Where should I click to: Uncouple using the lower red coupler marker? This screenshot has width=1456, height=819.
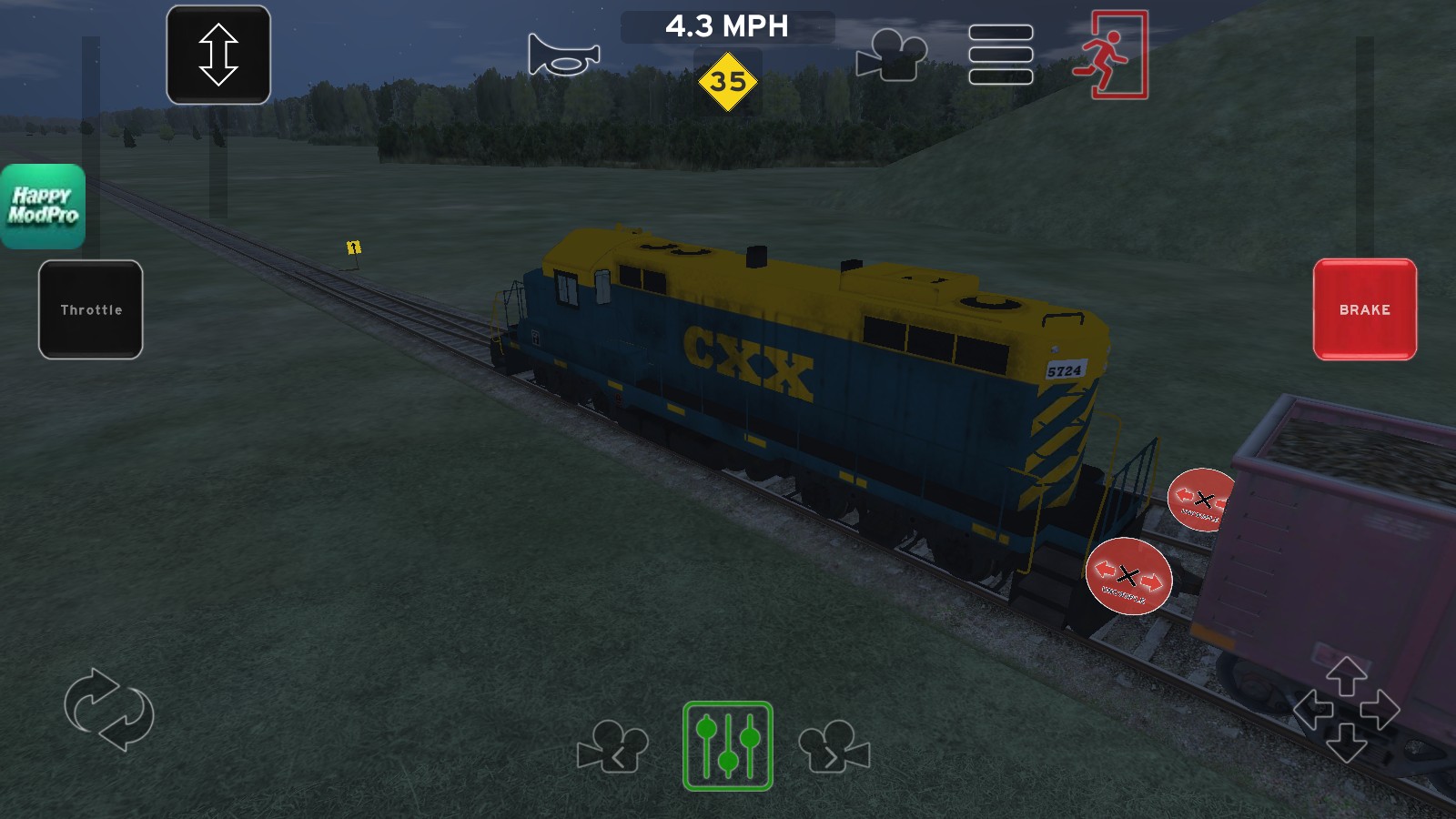1128,576
